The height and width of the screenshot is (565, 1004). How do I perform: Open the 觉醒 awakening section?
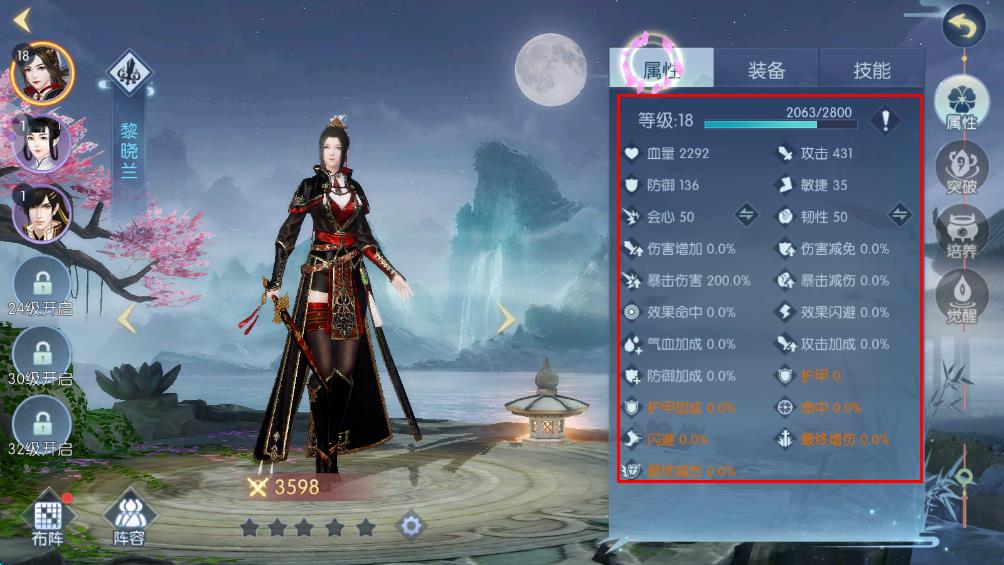[961, 297]
